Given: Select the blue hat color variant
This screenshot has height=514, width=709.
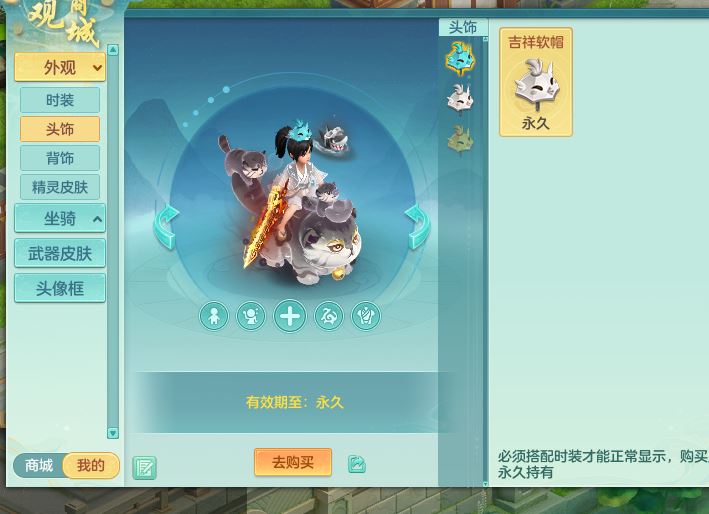Looking at the screenshot, I should tap(460, 59).
